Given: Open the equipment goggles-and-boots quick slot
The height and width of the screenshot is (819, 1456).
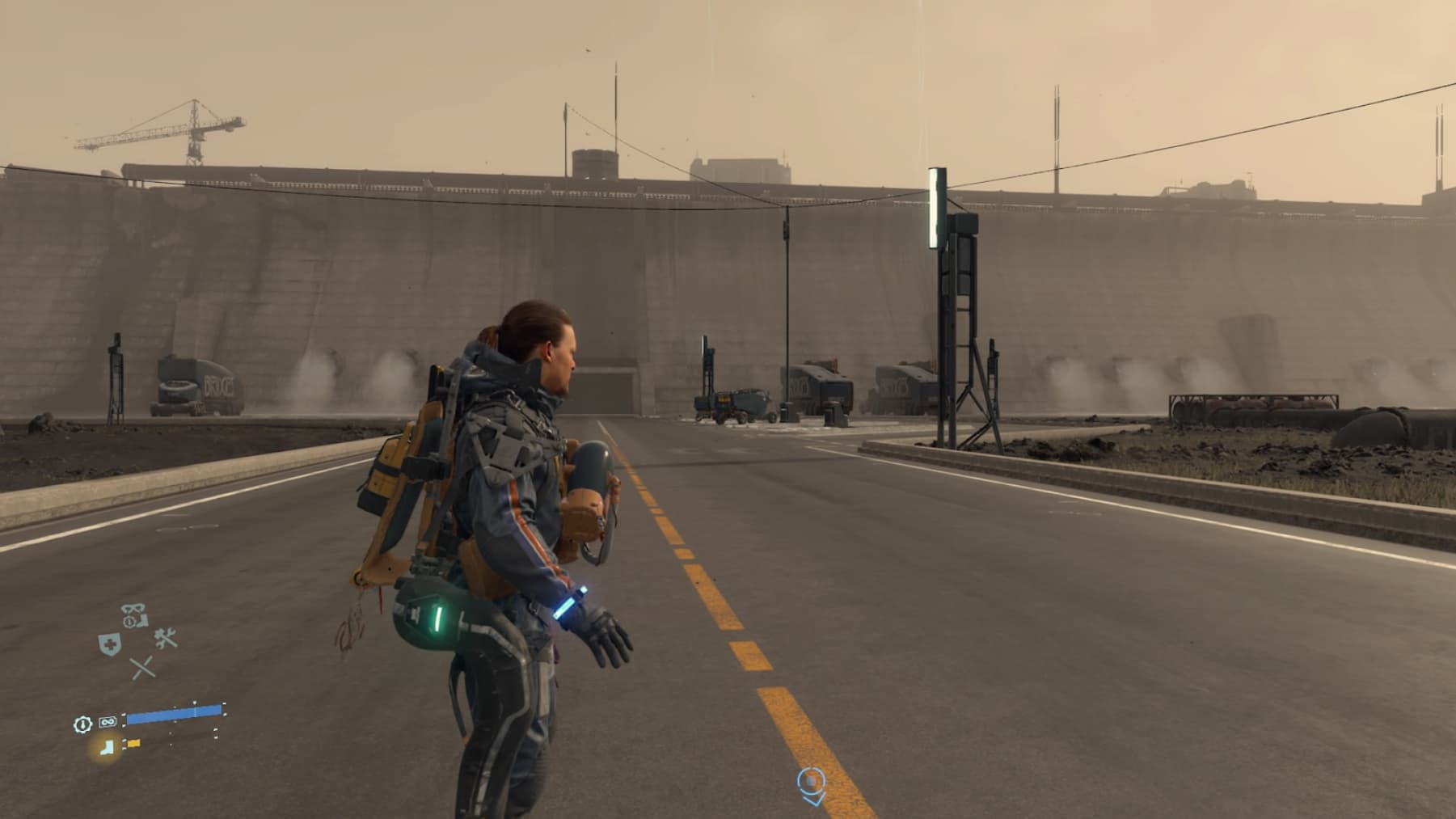Looking at the screenshot, I should [134, 615].
